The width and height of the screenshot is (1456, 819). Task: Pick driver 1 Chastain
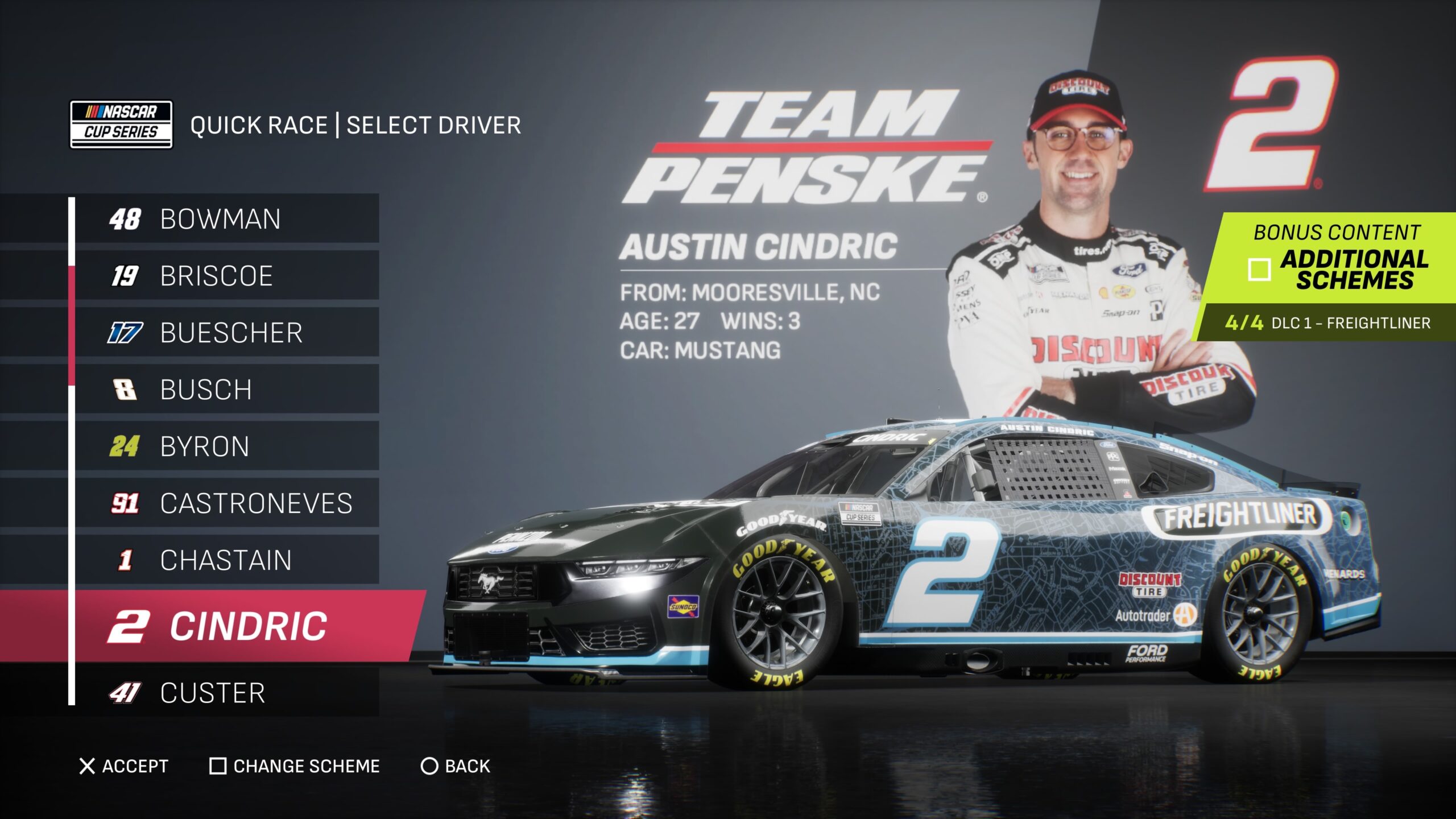226,560
